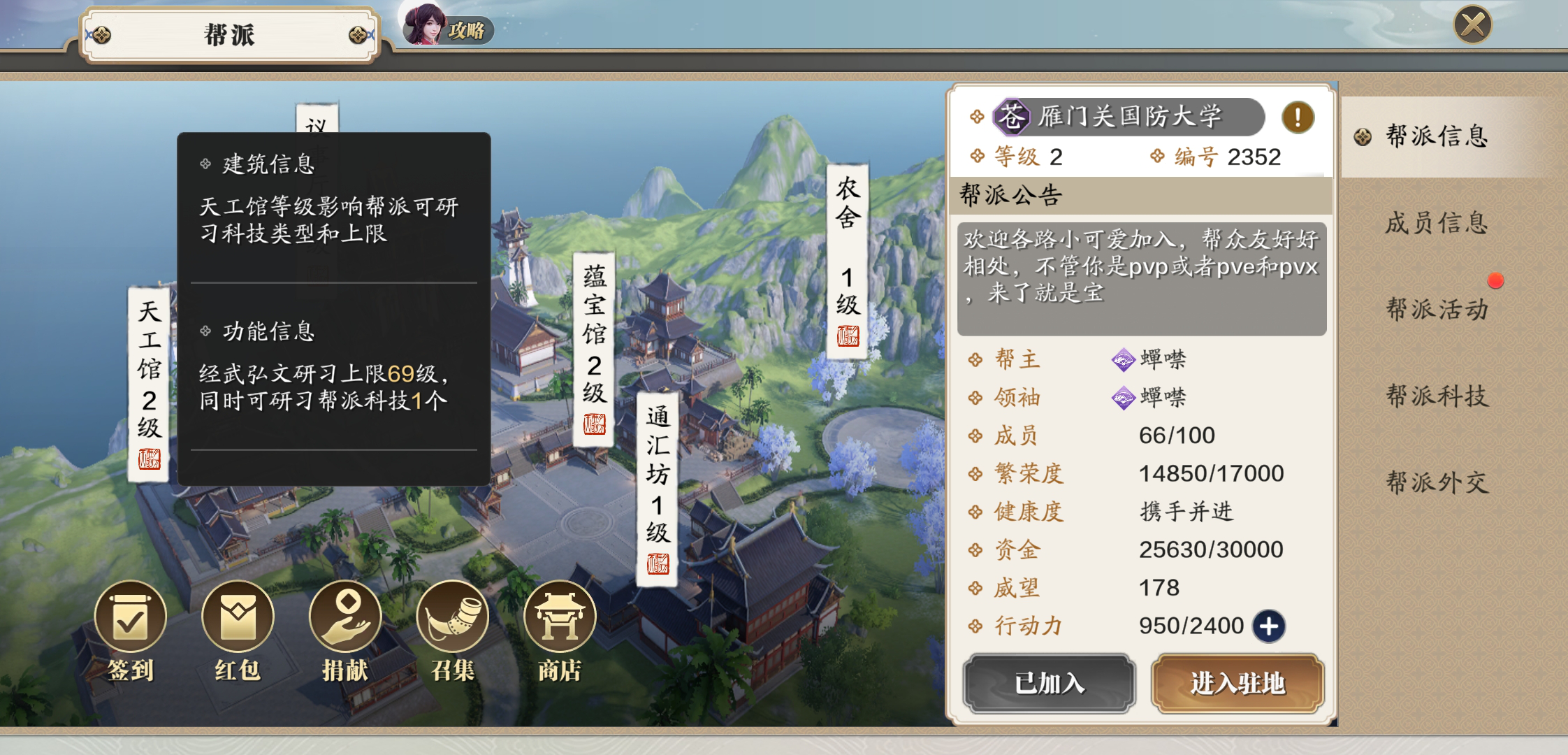1568x755 pixels.
Task: Open the 红包 red envelope feature
Action: (x=238, y=619)
